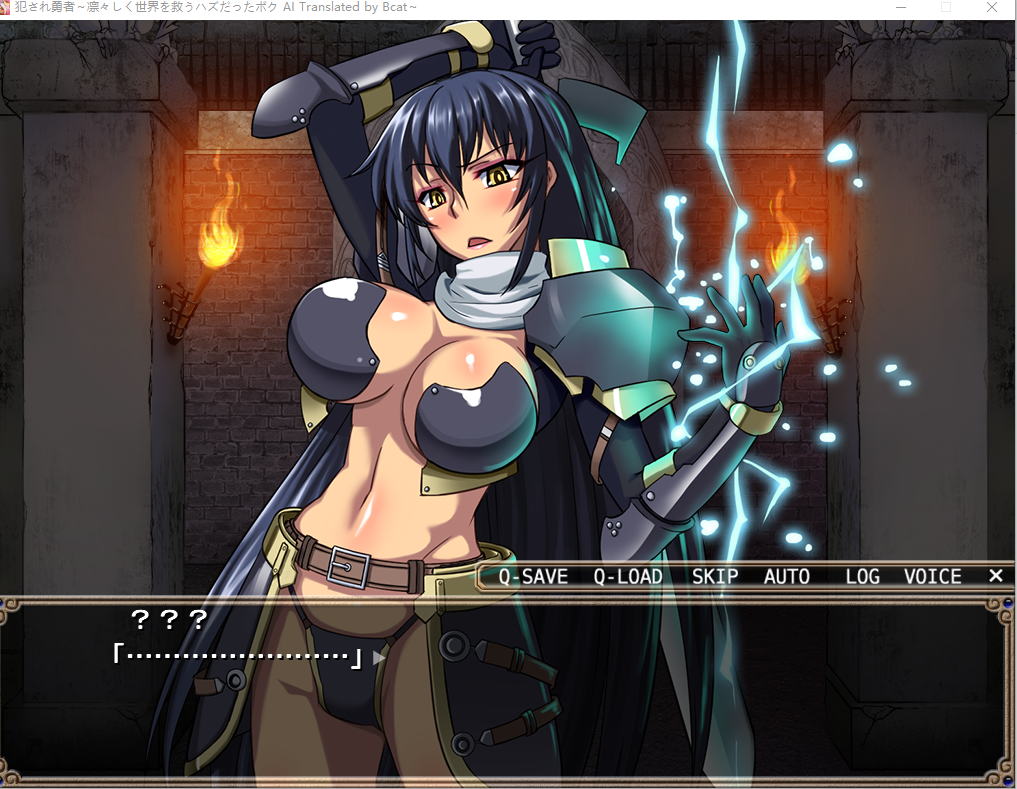Activate SKIP to fast-forward dialogue
This screenshot has height=789, width=1017.
[714, 577]
